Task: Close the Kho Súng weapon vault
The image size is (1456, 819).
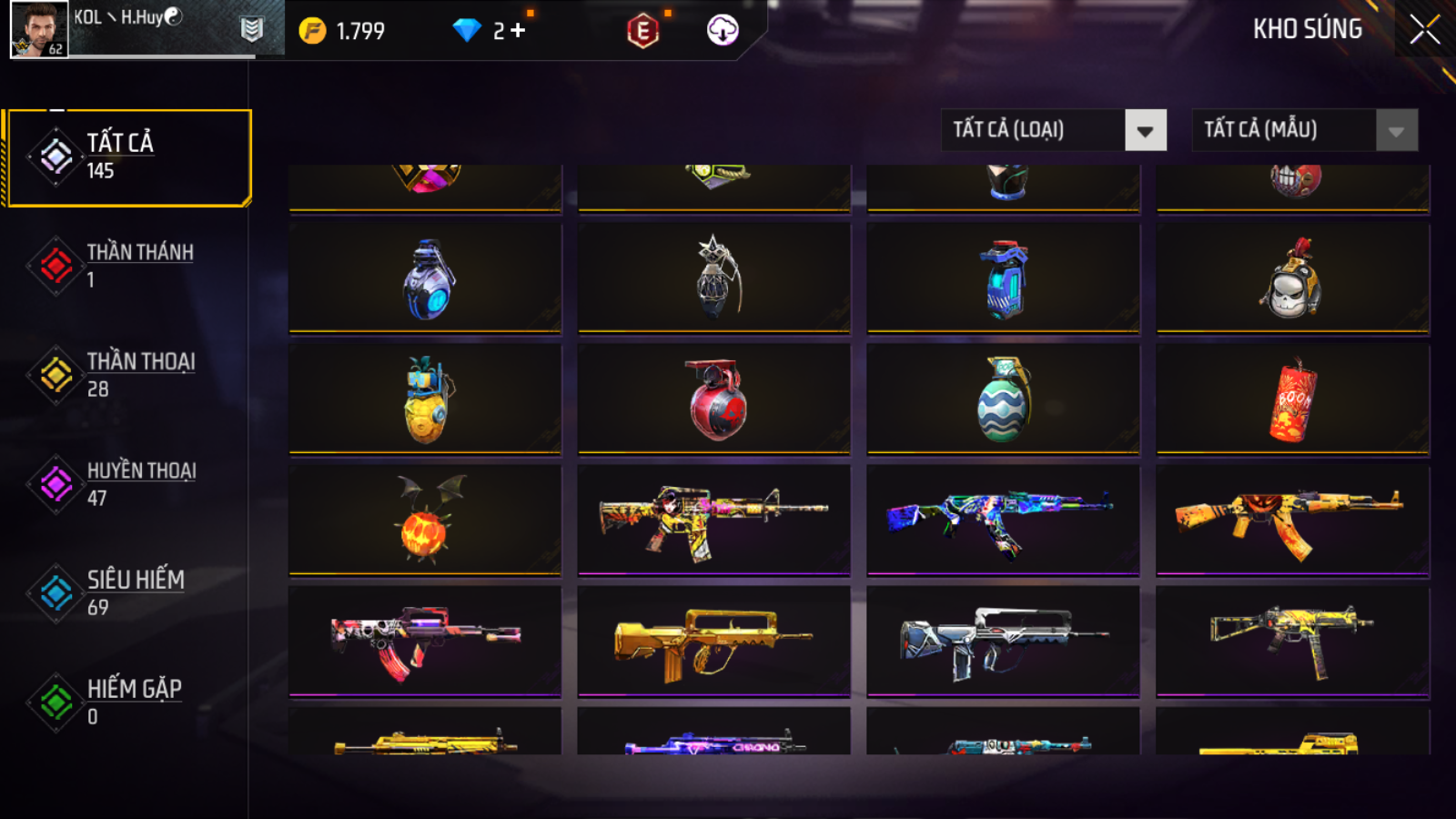Action: coord(1424,30)
